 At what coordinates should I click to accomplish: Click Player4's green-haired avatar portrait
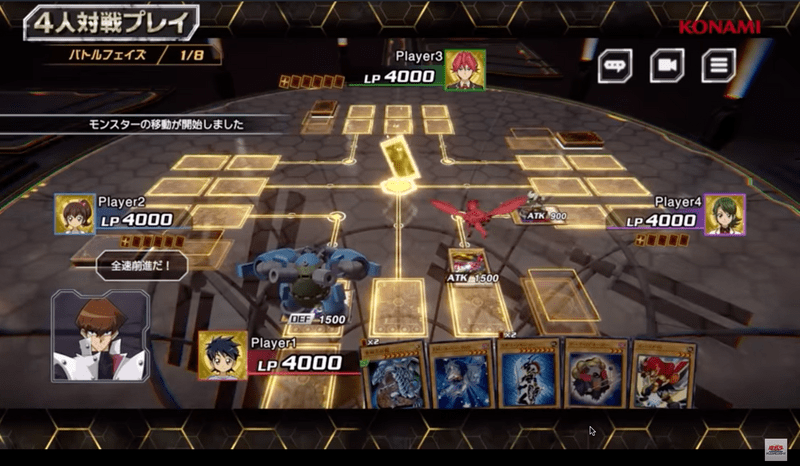724,214
